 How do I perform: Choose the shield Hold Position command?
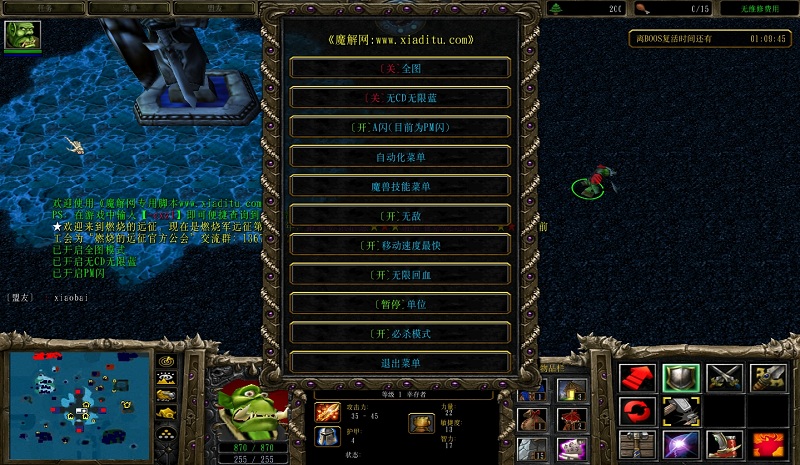[x=680, y=377]
